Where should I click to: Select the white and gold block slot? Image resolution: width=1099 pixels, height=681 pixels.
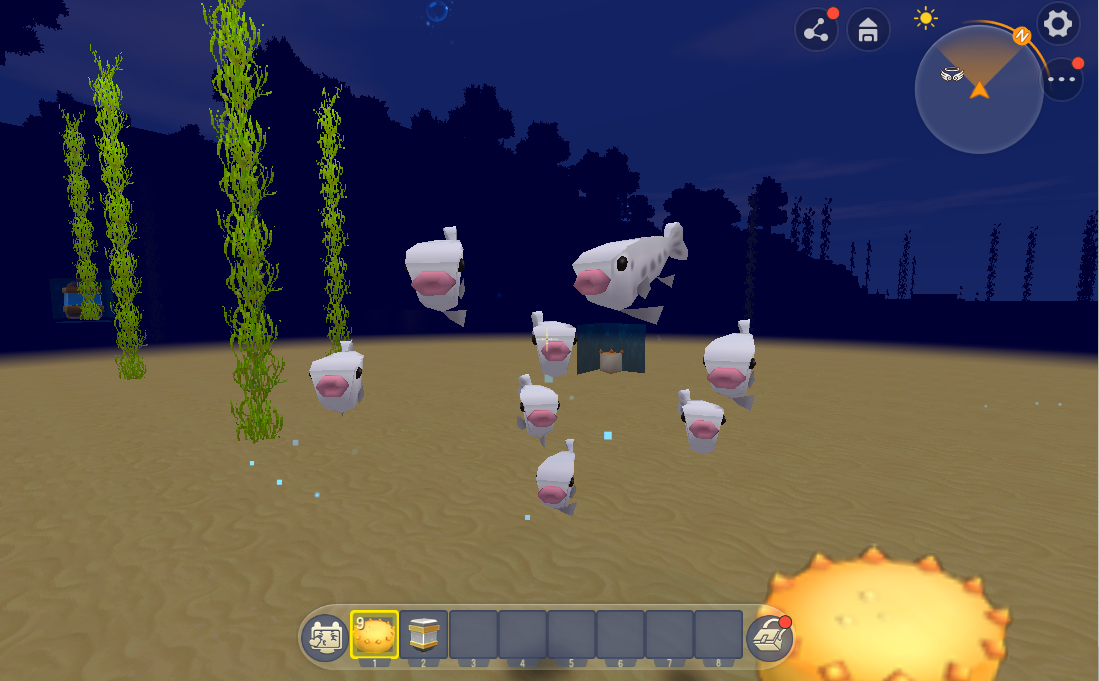click(424, 635)
